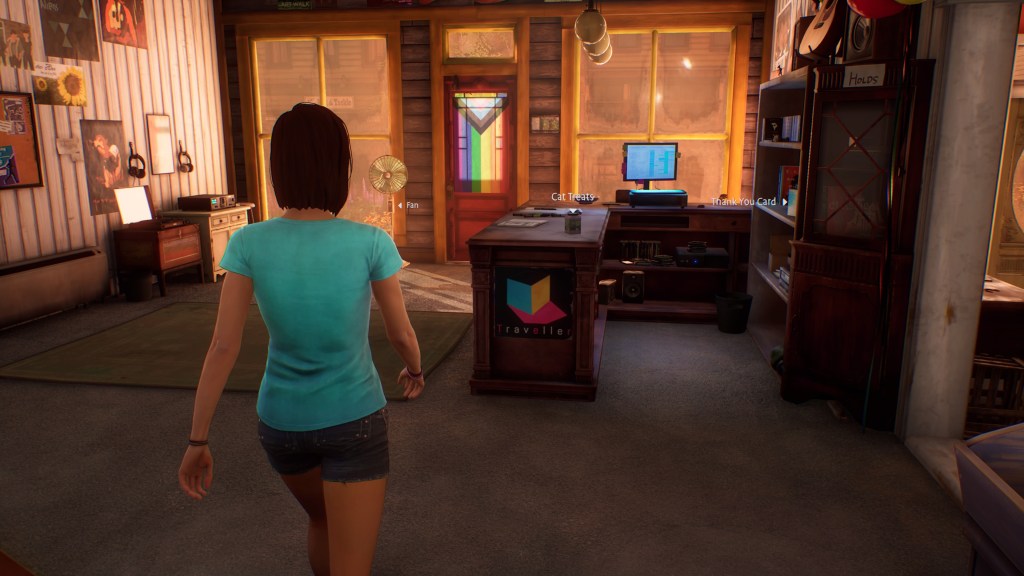Select the Fan interaction label
The width and height of the screenshot is (1024, 576).
[411, 205]
